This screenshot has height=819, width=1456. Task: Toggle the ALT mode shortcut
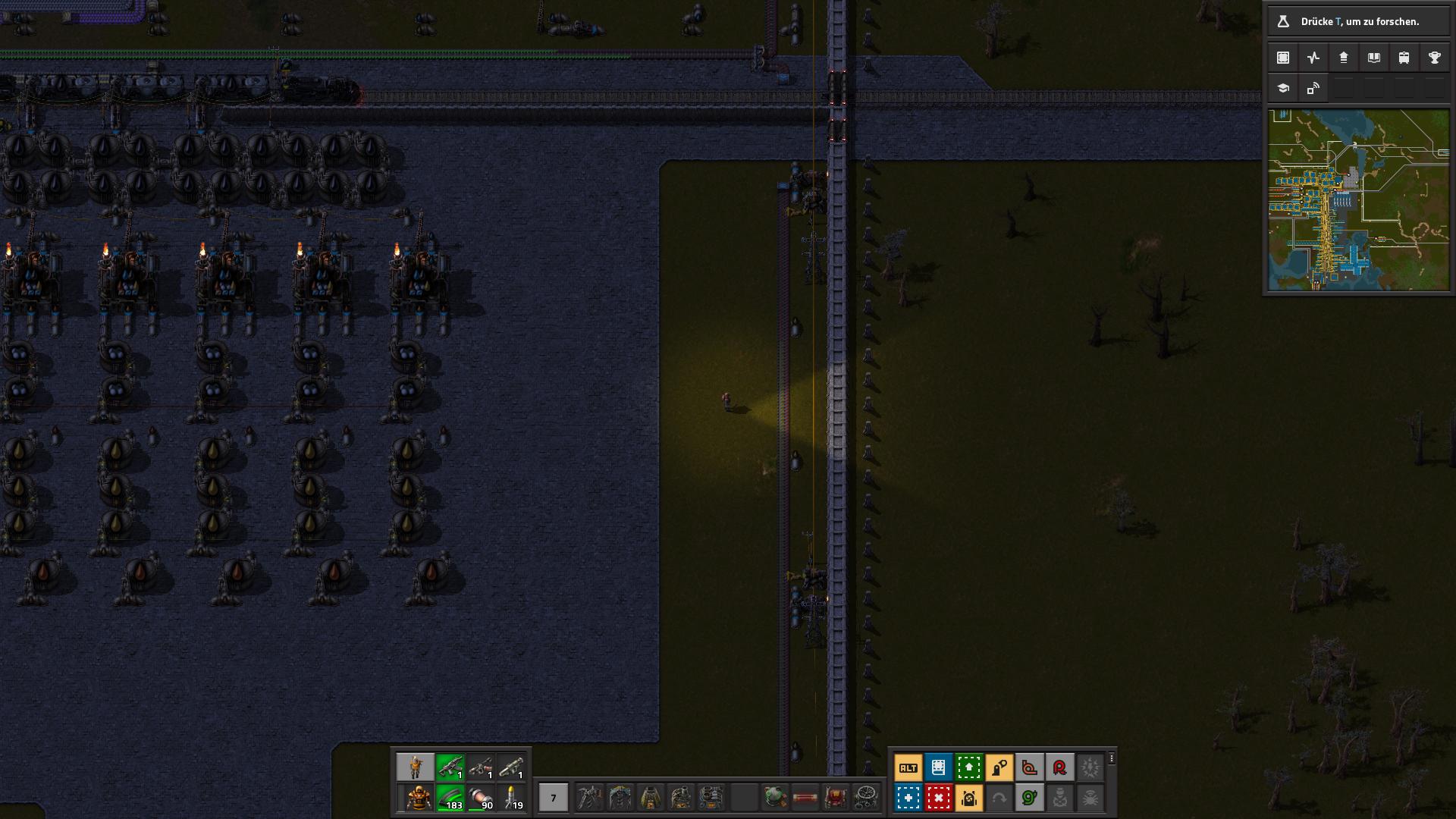pyautogui.click(x=908, y=767)
